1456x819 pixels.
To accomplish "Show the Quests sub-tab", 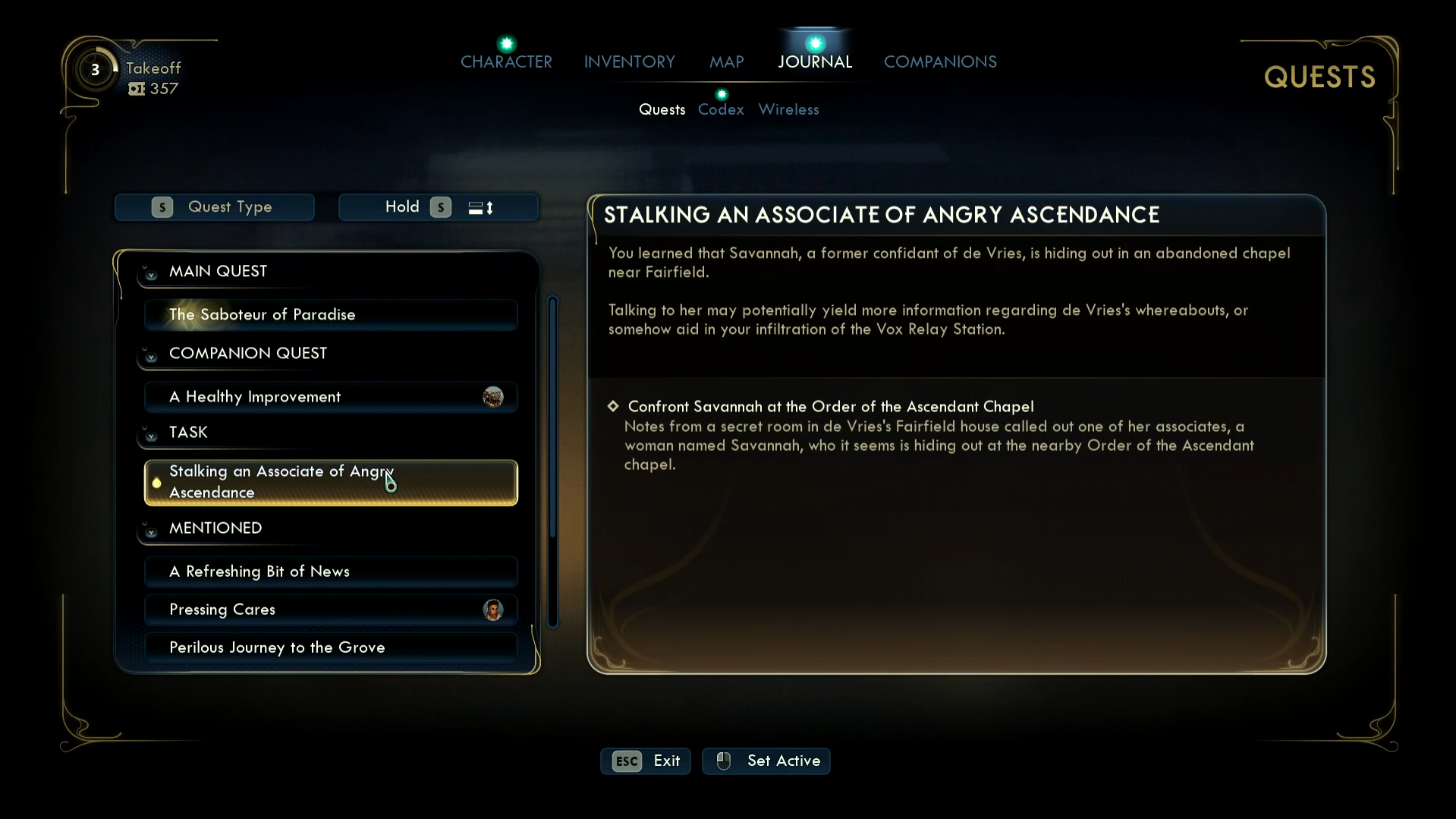I will pyautogui.click(x=662, y=109).
